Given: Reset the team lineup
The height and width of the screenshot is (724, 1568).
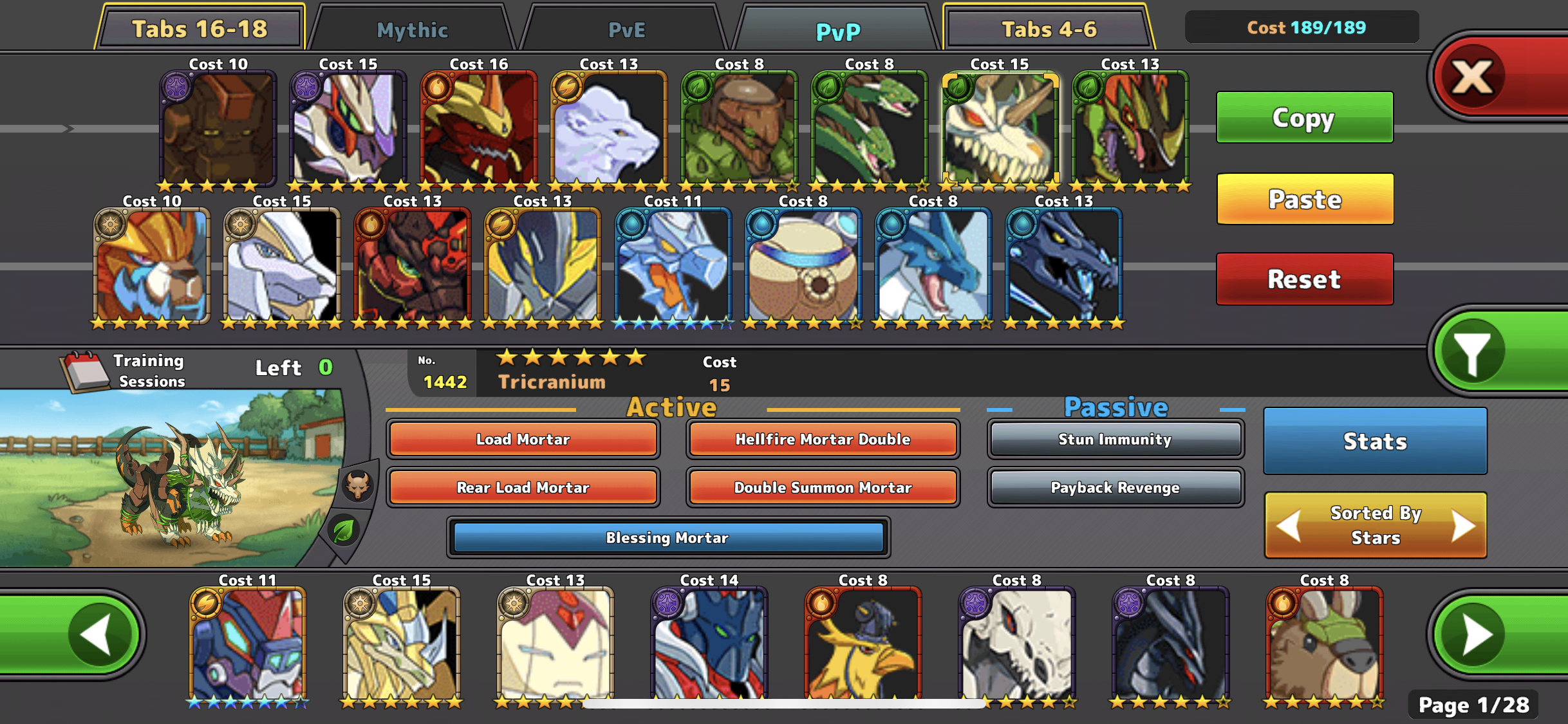Looking at the screenshot, I should click(x=1304, y=279).
